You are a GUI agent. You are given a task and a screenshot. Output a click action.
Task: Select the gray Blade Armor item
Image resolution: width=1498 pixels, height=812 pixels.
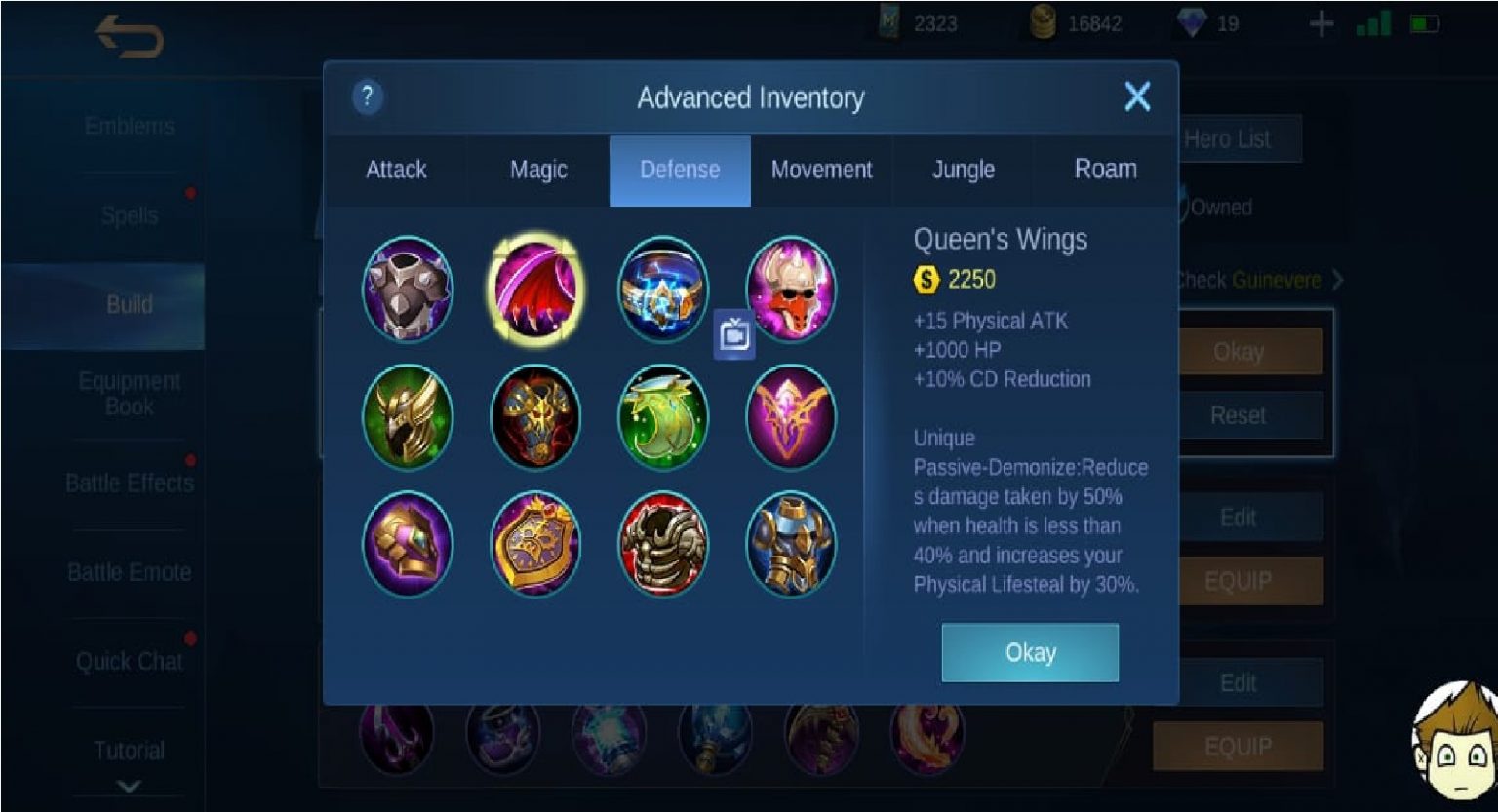(408, 288)
